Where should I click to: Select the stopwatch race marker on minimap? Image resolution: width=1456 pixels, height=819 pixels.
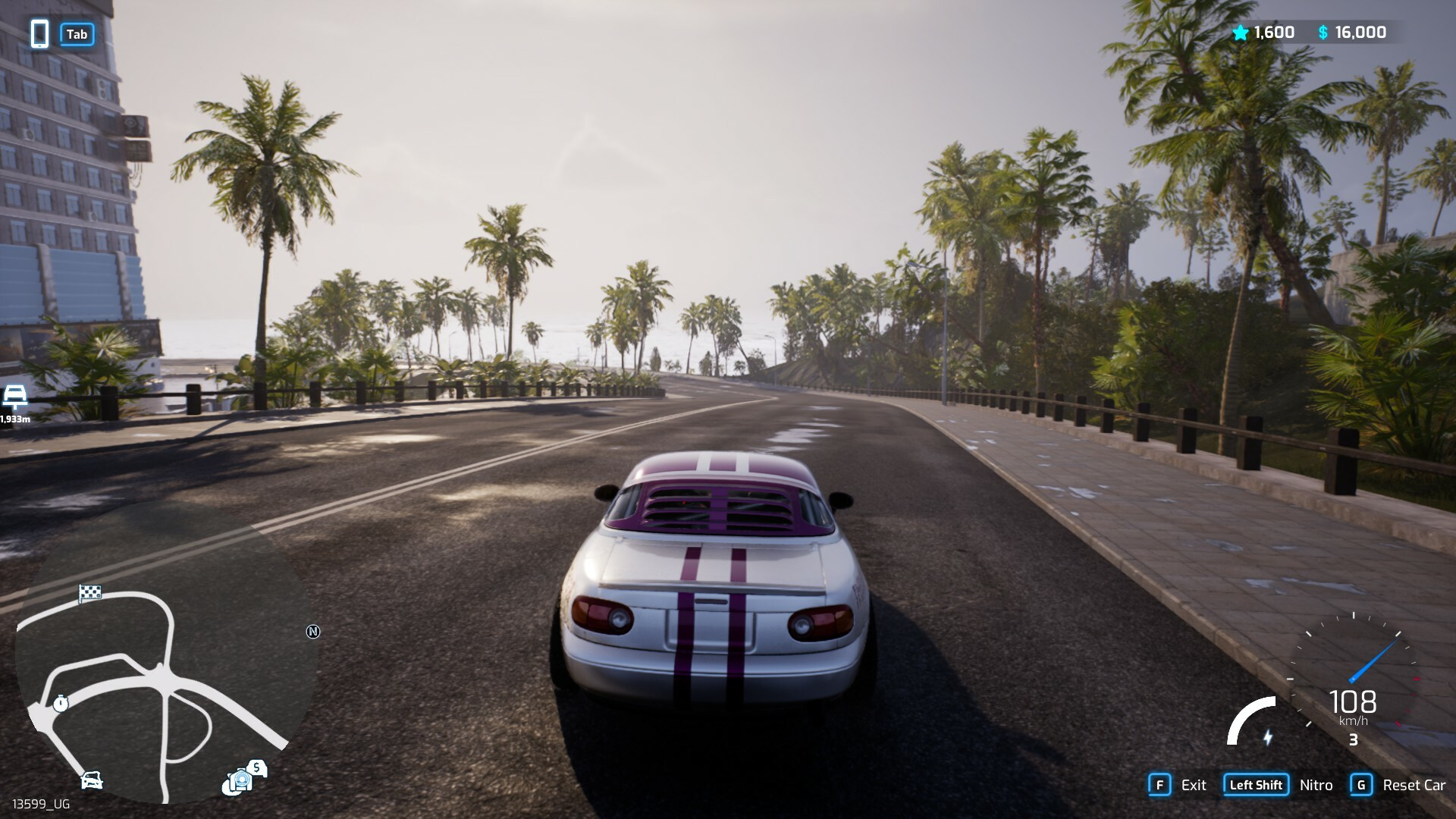click(61, 702)
